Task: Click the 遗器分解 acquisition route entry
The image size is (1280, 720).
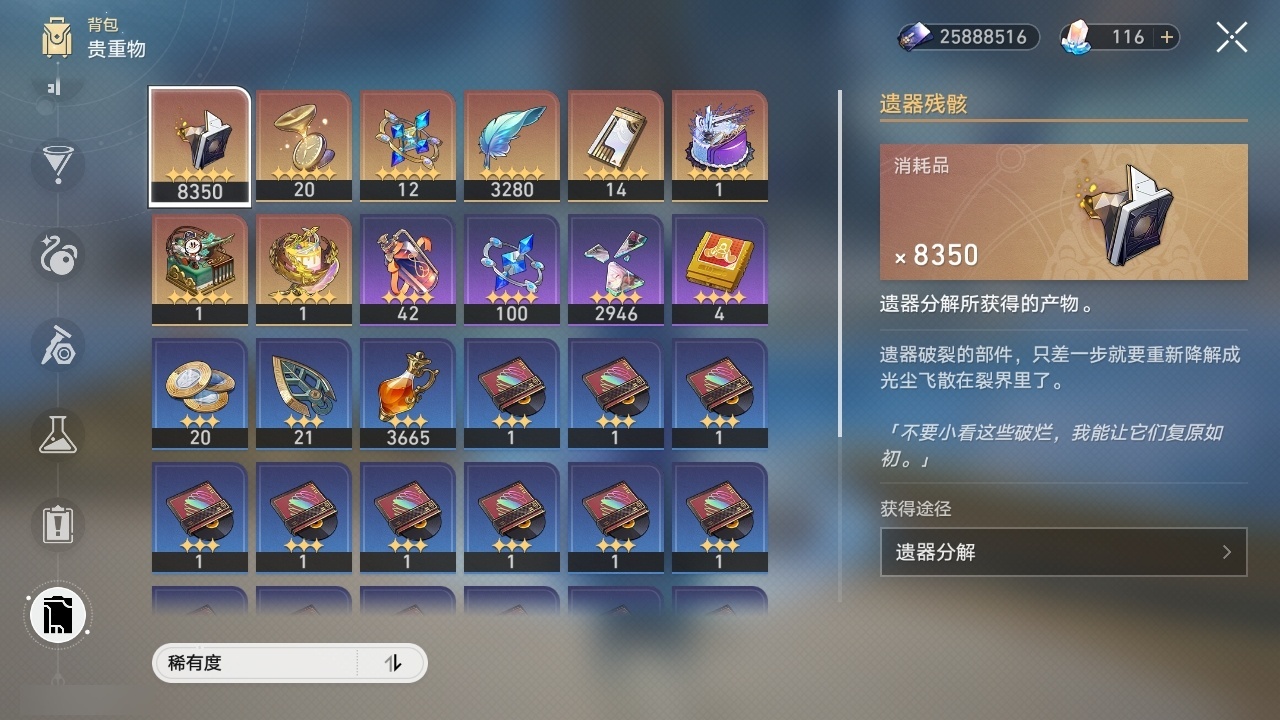Action: pos(1063,552)
